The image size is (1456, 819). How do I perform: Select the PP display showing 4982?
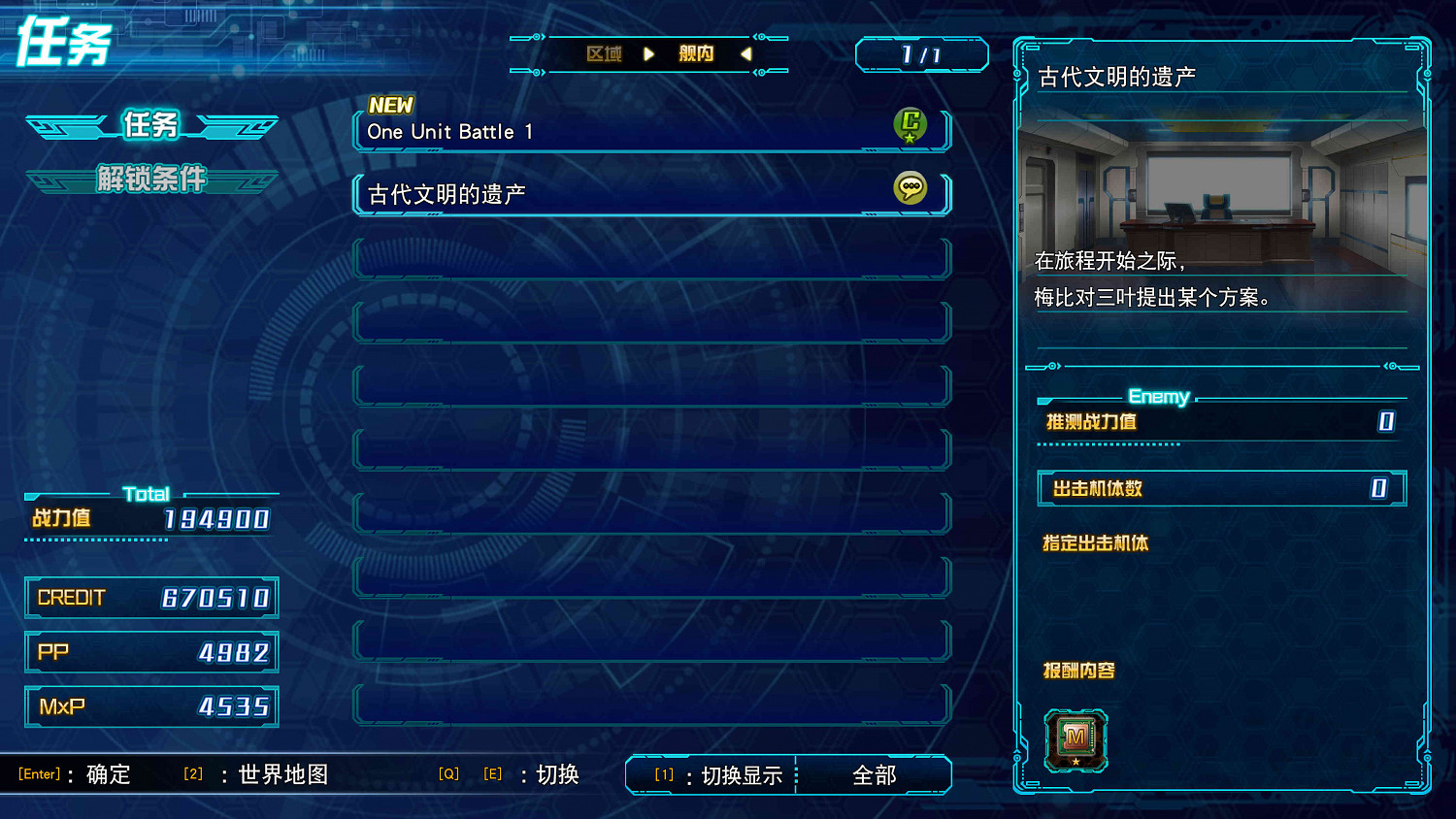coord(150,651)
